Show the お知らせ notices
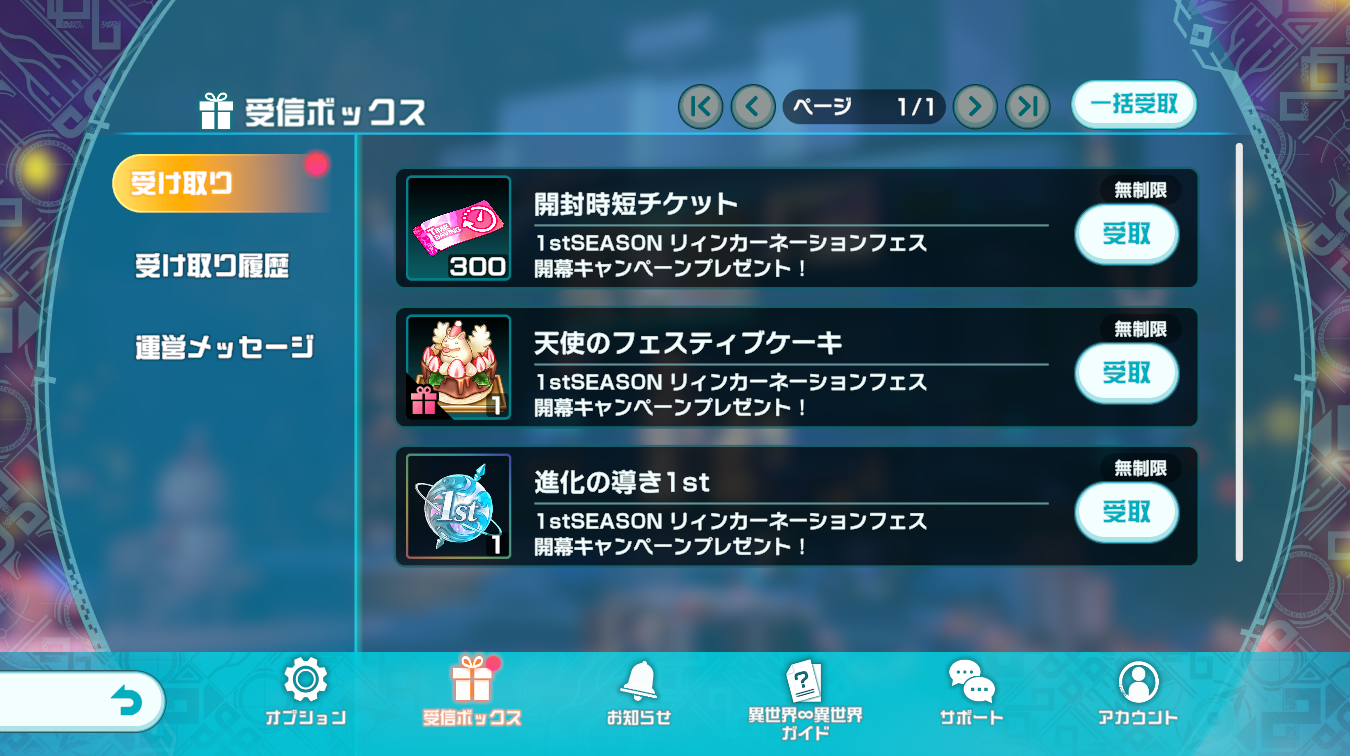The width and height of the screenshot is (1350, 756). point(638,691)
